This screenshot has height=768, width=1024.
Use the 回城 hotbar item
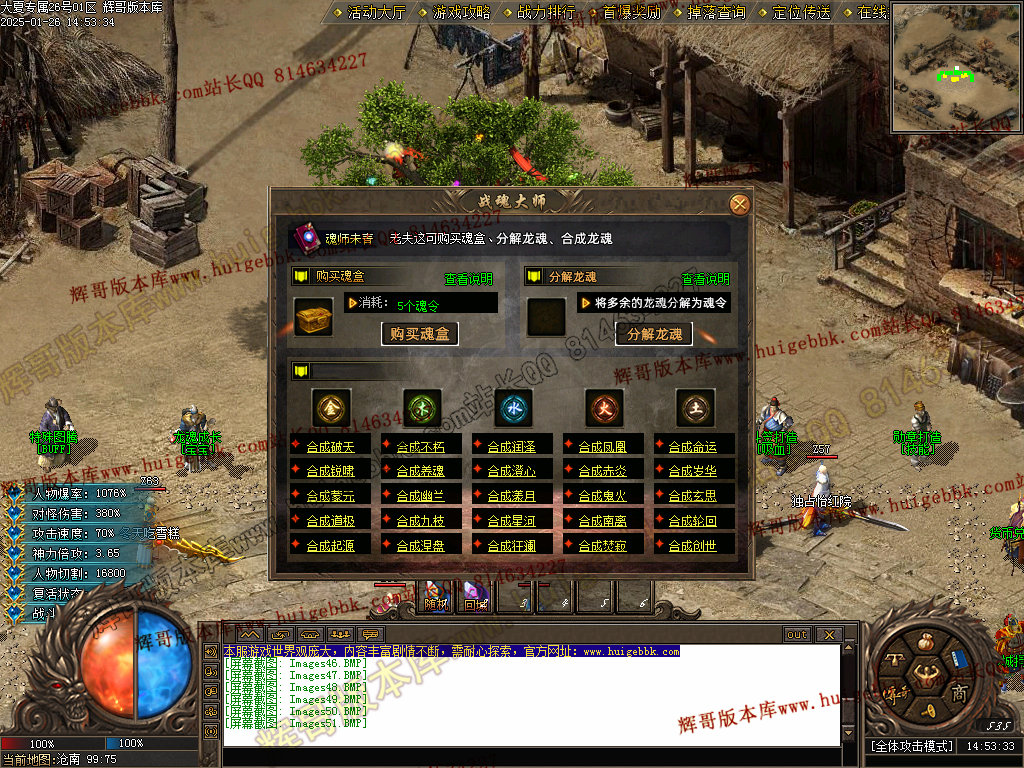[475, 596]
